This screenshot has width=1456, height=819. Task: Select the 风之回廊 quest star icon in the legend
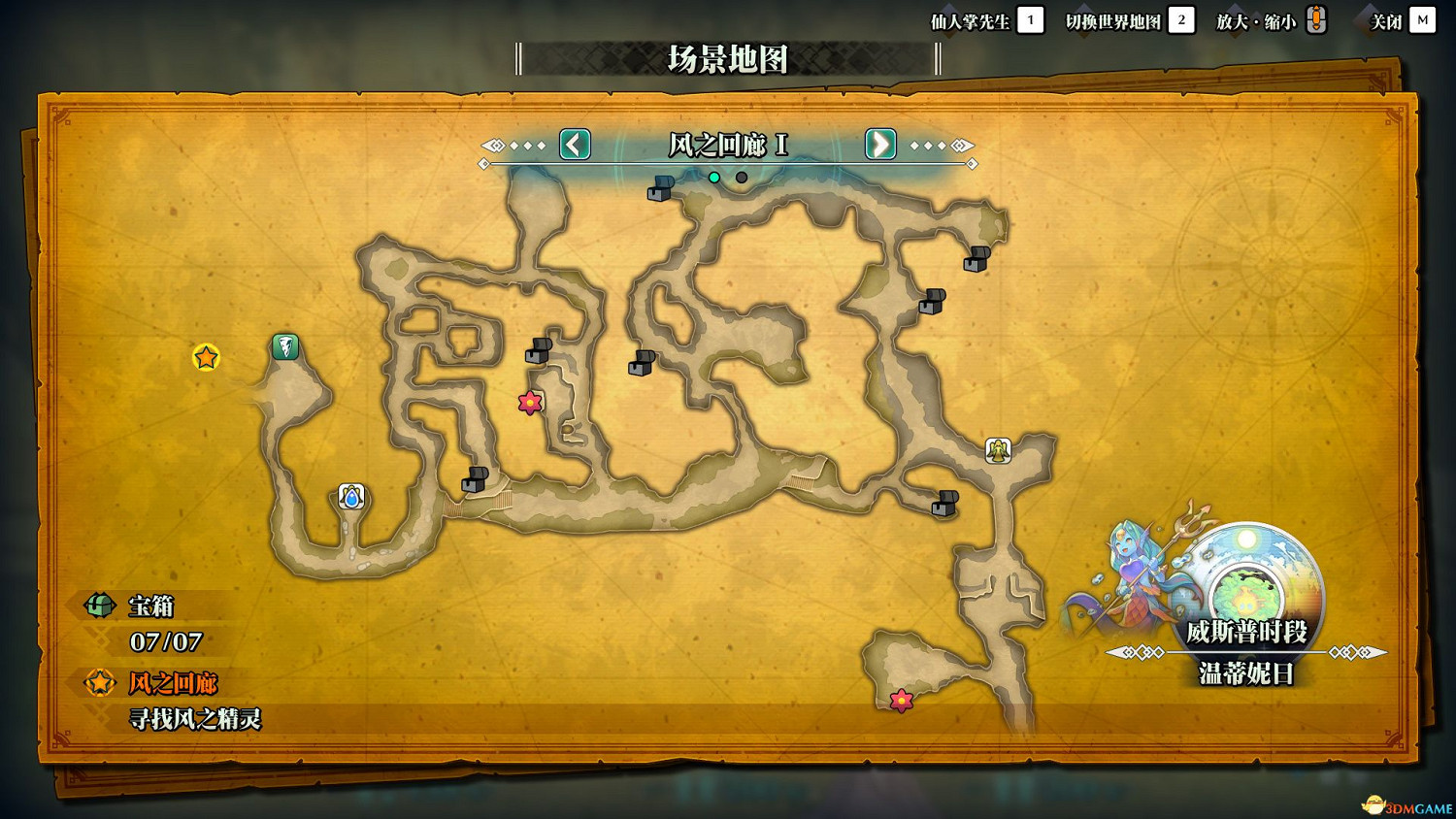98,683
